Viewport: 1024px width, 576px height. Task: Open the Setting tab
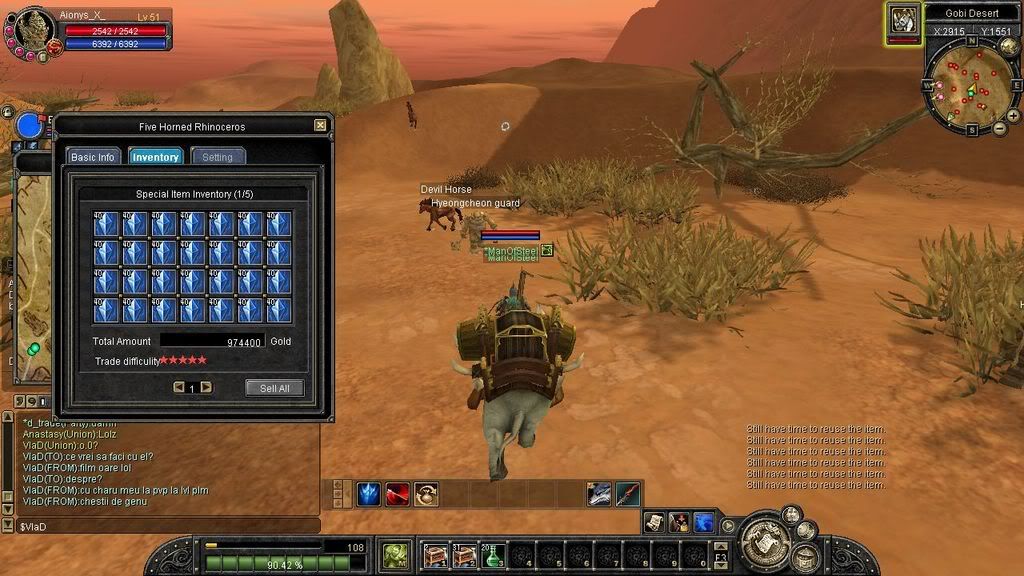pos(217,157)
